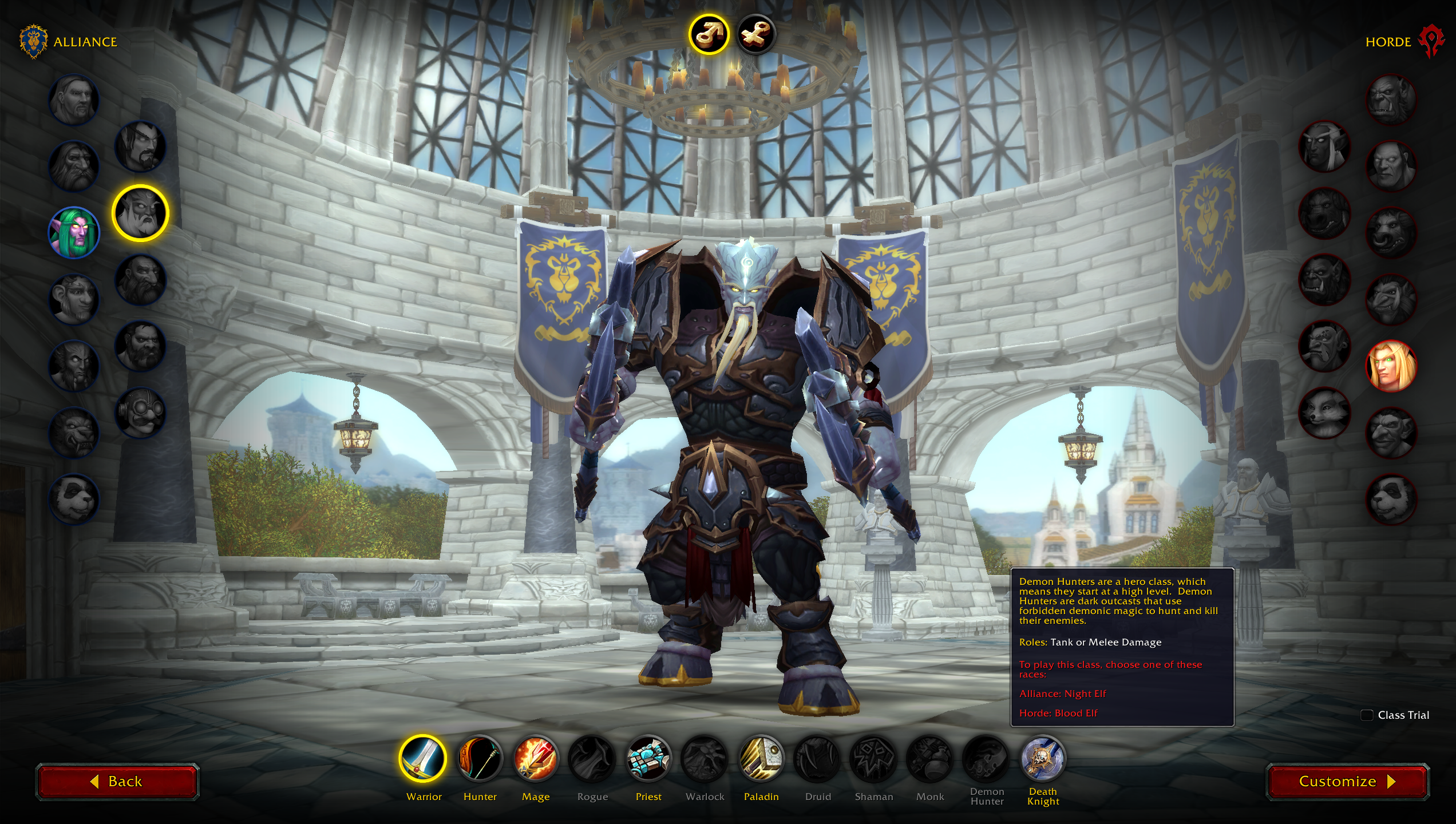Viewport: 1456px width, 824px height.
Task: Choose the Paladin class icon
Action: [761, 759]
